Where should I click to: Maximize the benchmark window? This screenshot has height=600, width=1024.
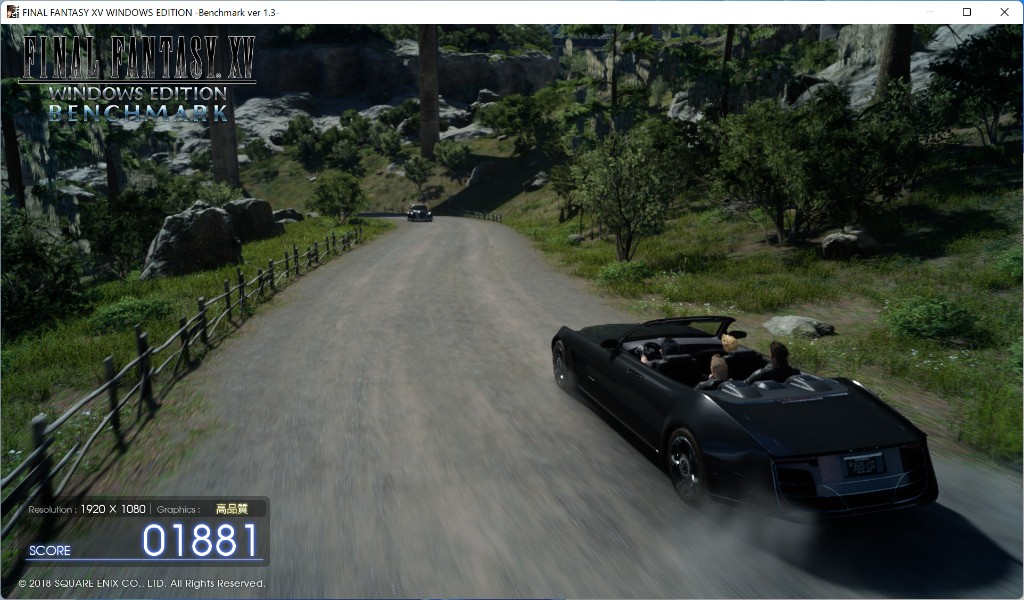tap(967, 12)
